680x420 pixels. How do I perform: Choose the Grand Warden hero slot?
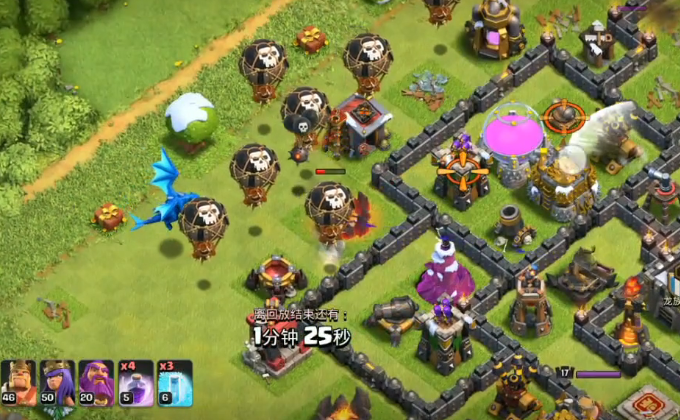pos(96,383)
